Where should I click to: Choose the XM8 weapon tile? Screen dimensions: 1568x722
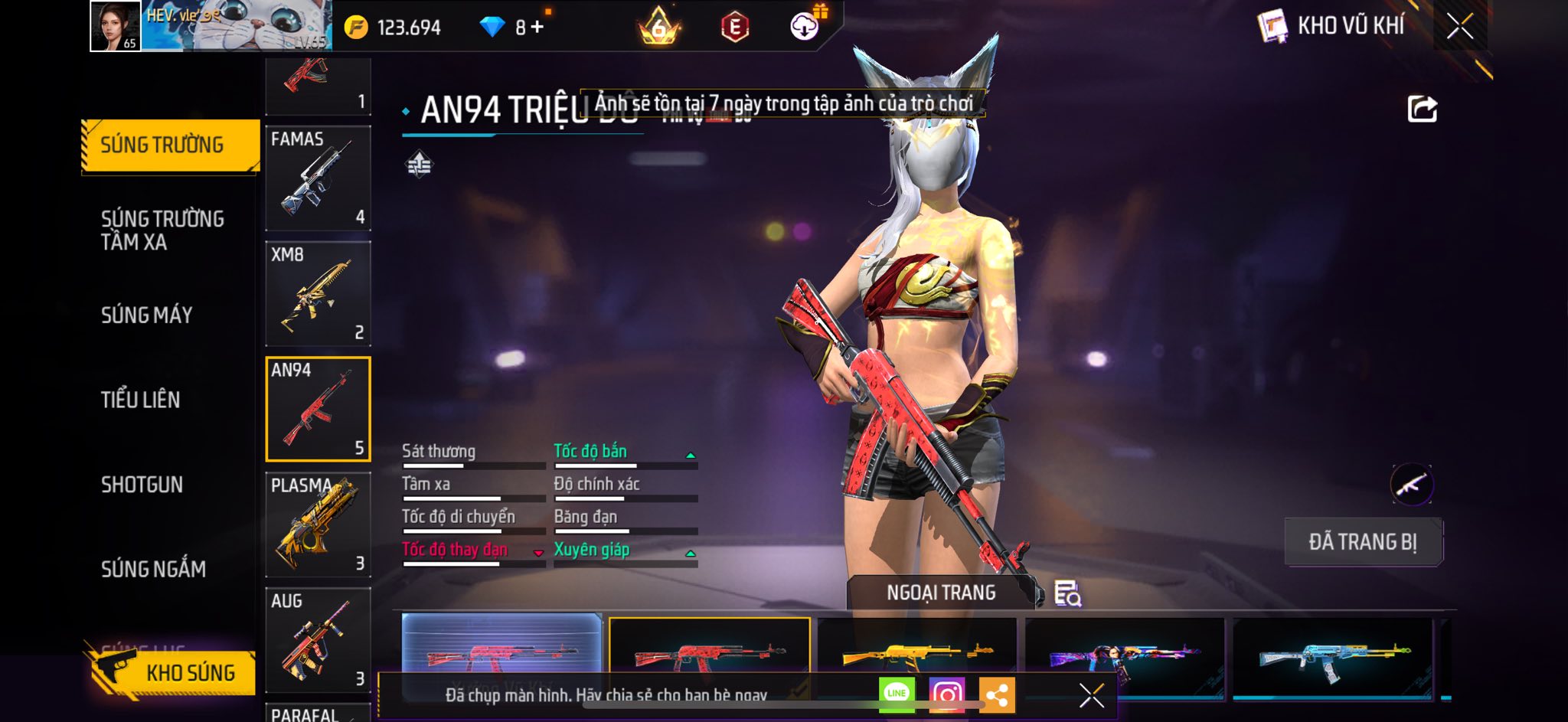click(x=318, y=294)
